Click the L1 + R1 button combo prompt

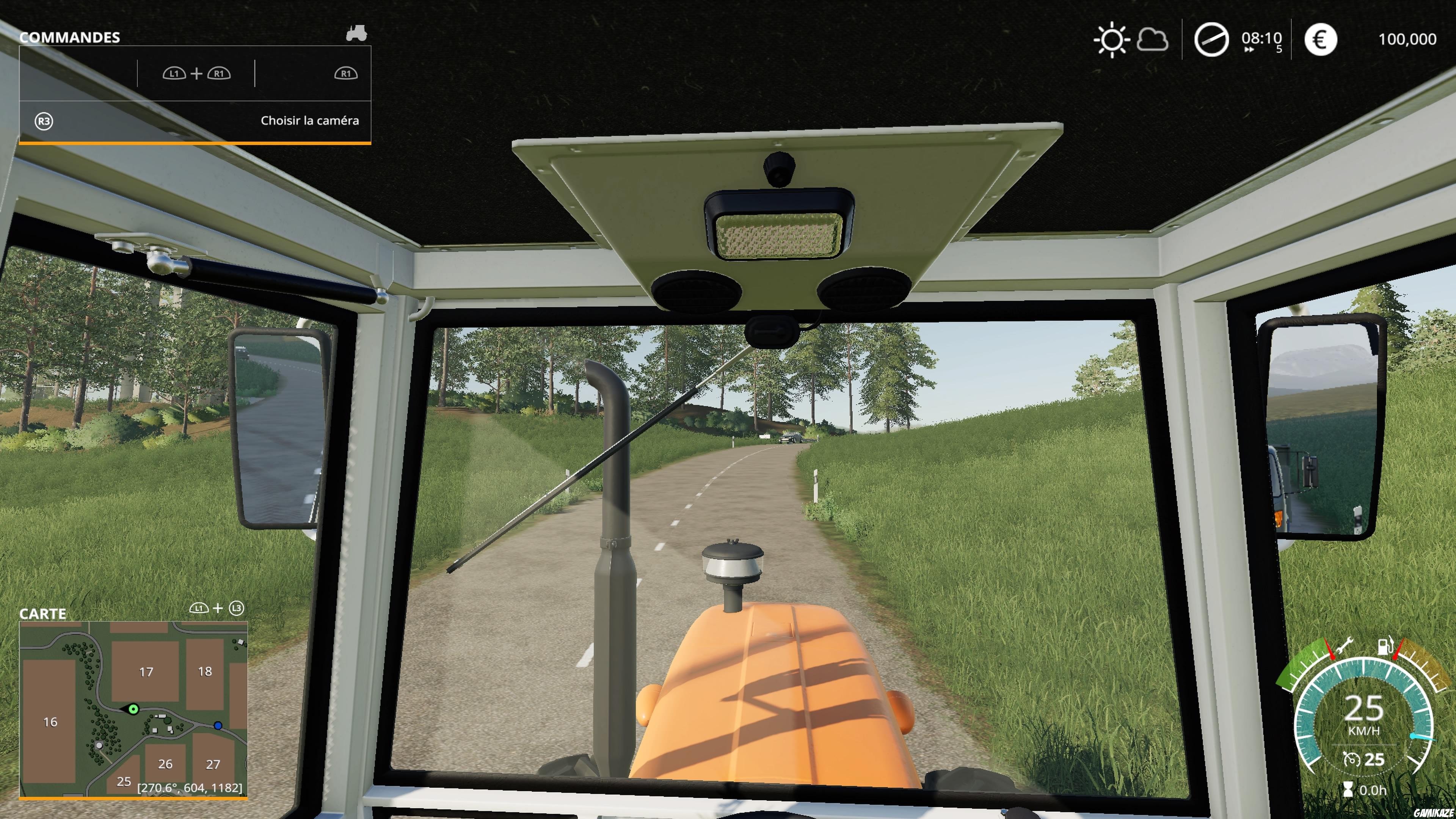point(197,74)
